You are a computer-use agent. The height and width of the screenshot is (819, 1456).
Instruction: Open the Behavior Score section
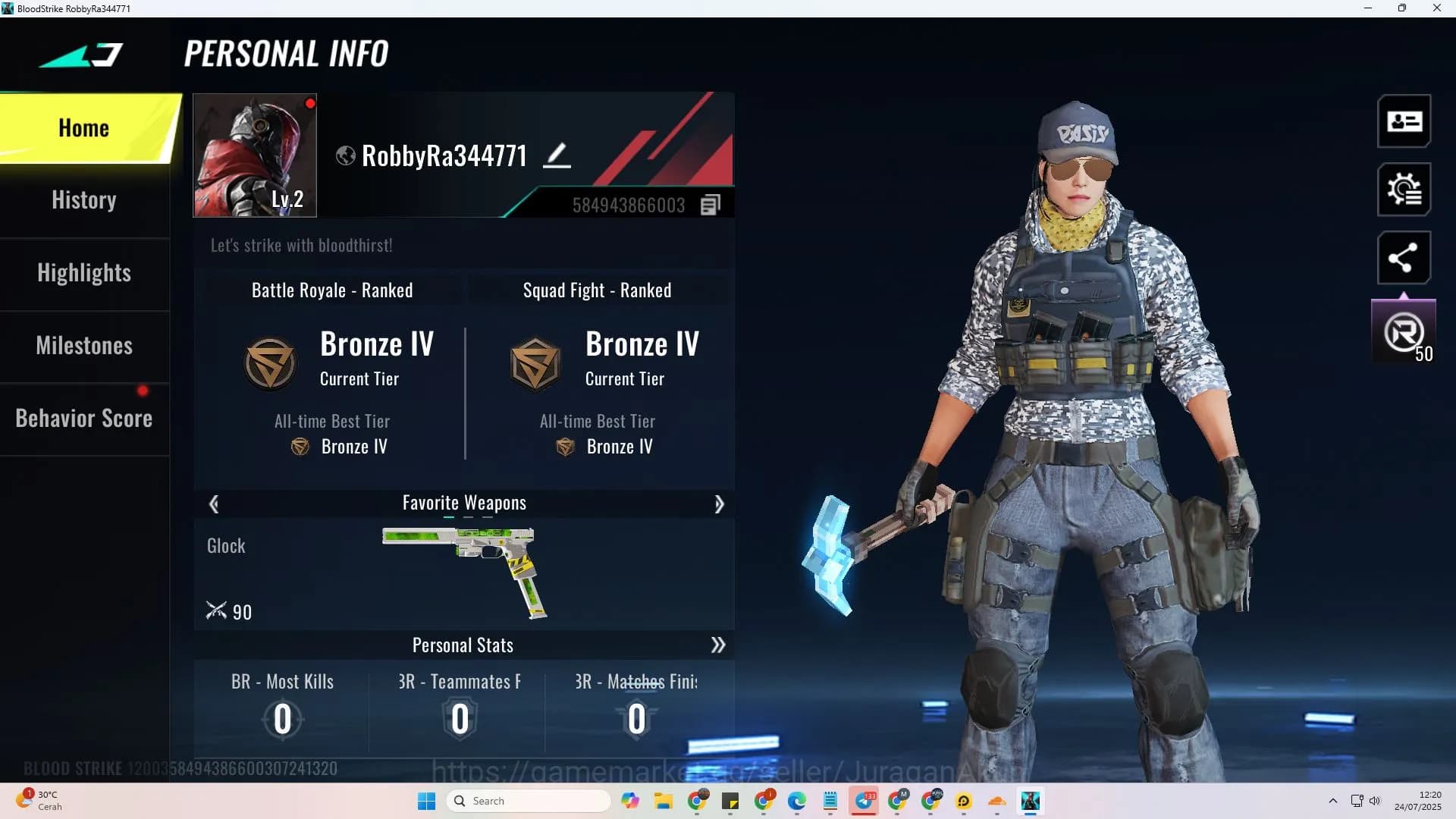84,418
